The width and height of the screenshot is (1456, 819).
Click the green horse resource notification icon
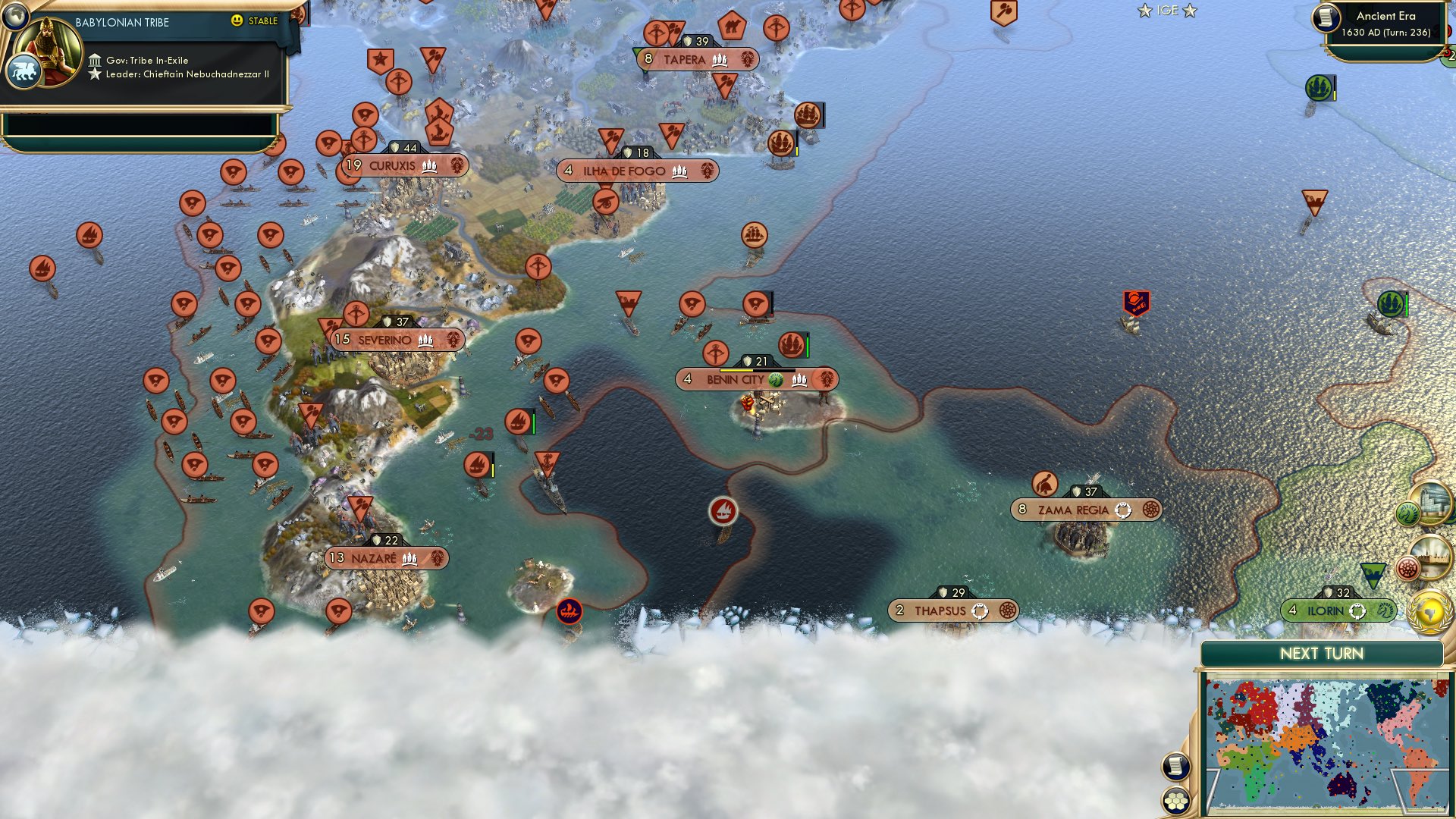[x=1407, y=511]
